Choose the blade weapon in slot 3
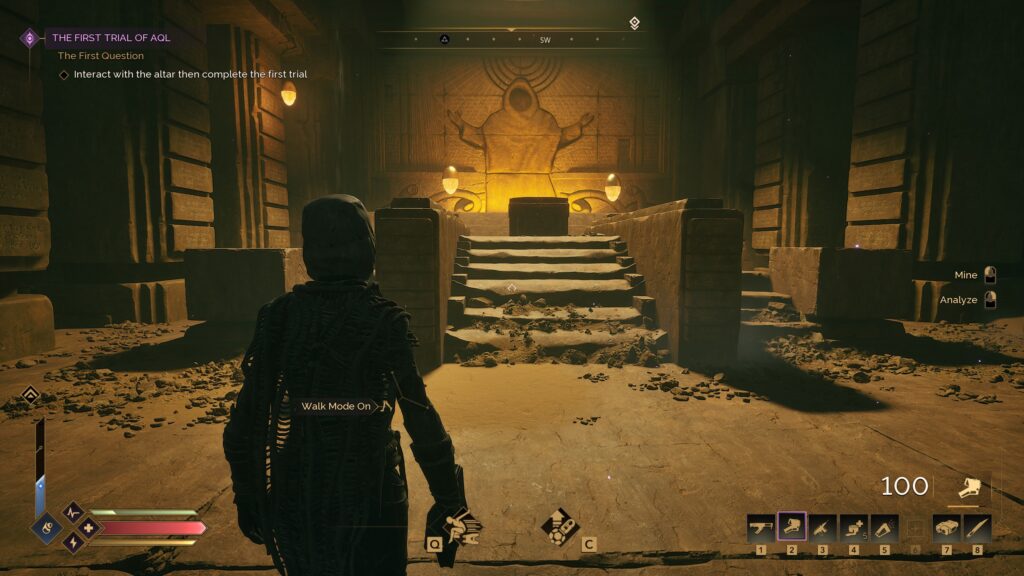 [823, 527]
